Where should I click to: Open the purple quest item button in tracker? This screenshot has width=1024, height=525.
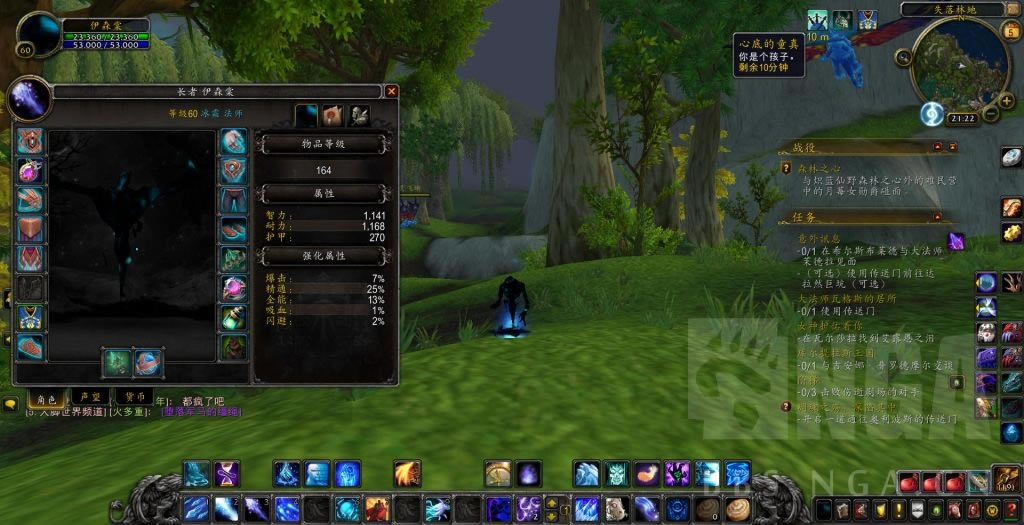tap(956, 240)
